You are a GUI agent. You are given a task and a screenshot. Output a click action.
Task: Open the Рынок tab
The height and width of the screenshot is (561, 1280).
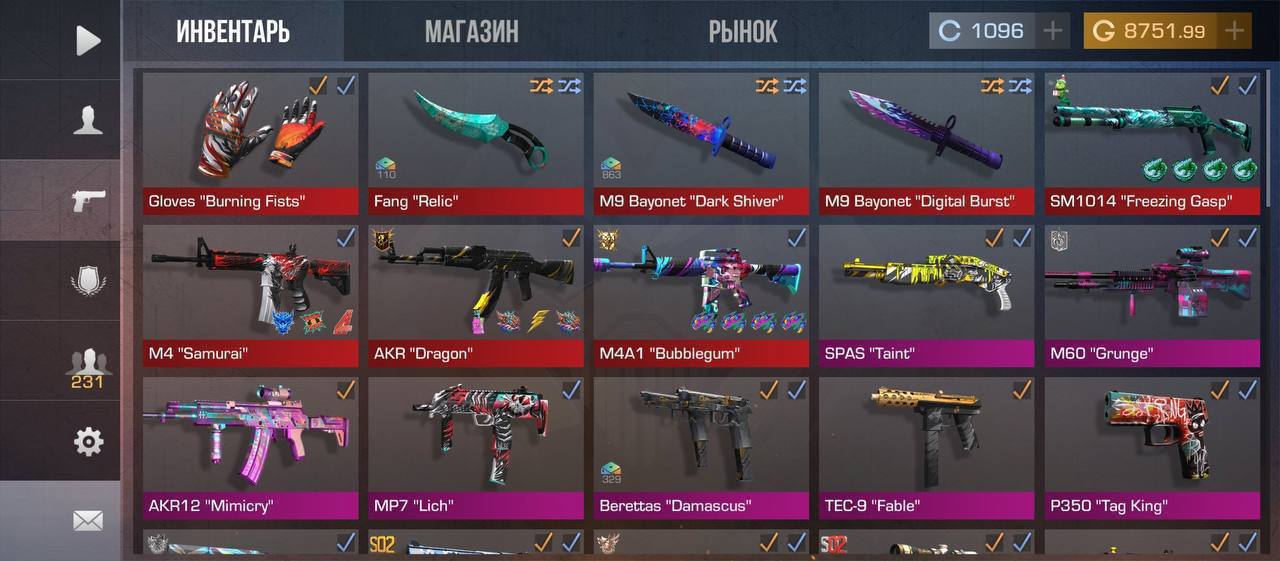click(742, 32)
